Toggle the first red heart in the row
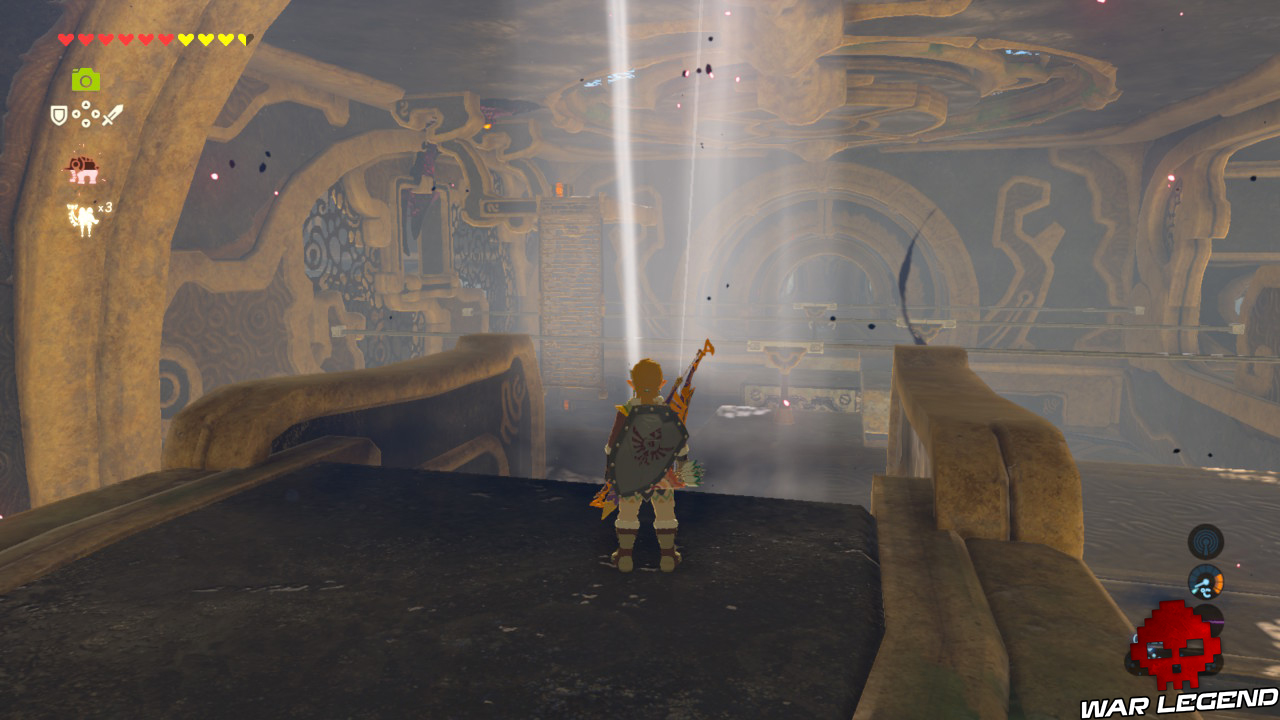 click(65, 38)
